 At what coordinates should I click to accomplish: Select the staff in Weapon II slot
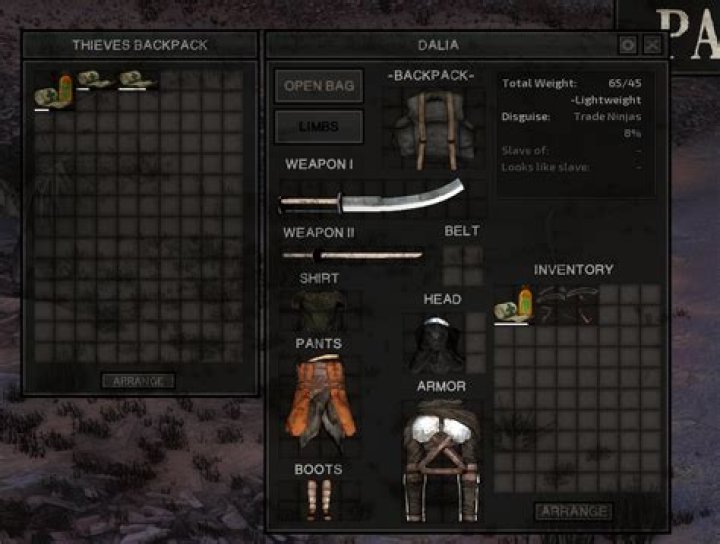(352, 255)
